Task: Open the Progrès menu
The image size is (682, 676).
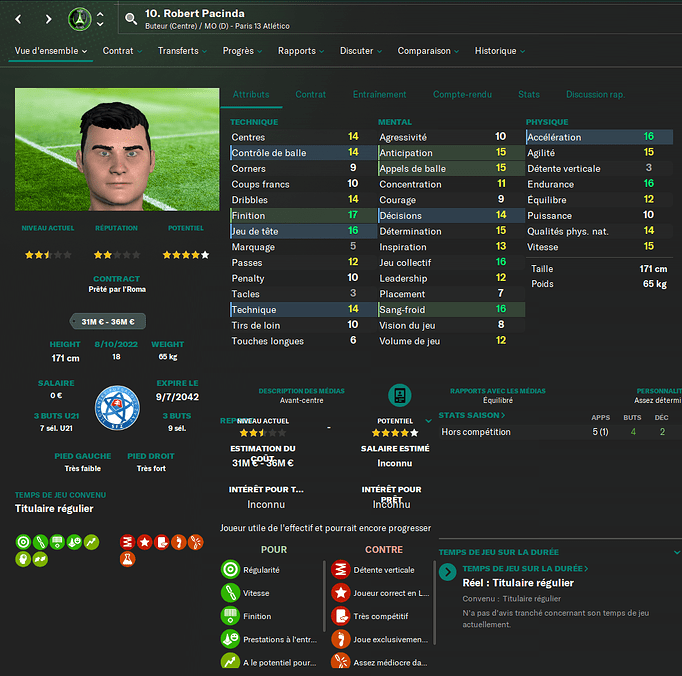Action: pos(242,51)
